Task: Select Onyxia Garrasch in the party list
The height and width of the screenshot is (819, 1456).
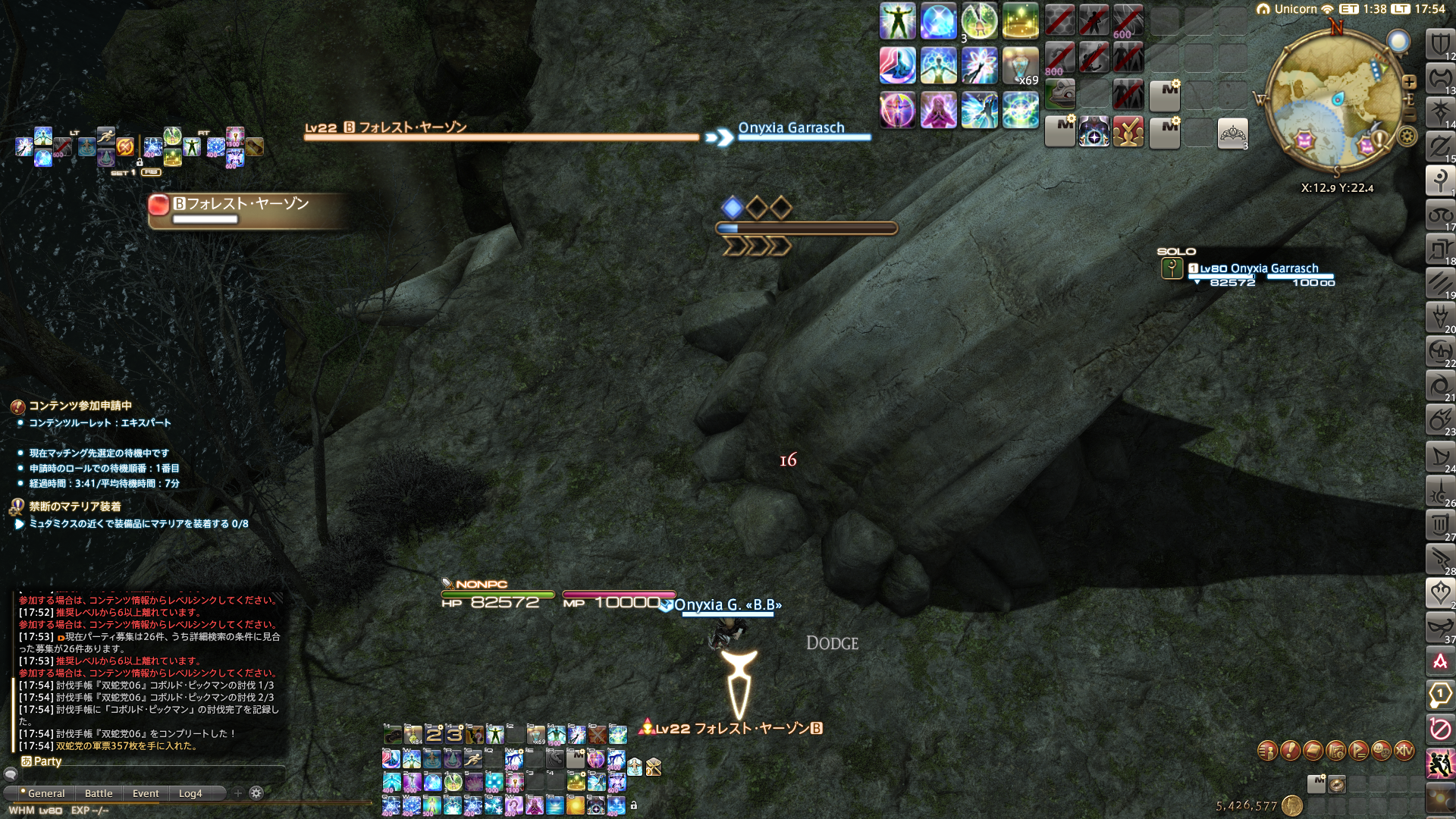Action: click(x=1259, y=269)
